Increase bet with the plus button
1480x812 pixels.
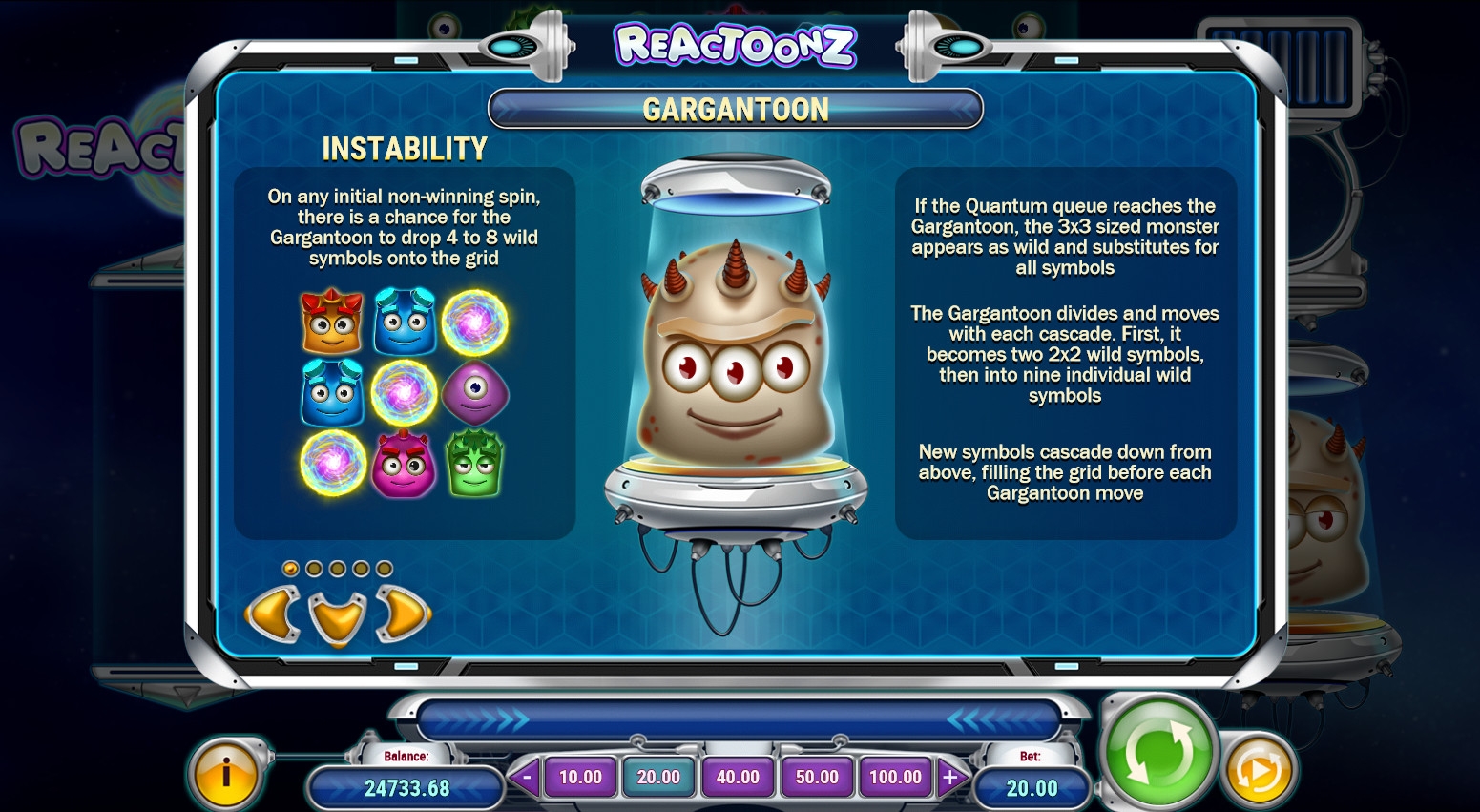(950, 777)
